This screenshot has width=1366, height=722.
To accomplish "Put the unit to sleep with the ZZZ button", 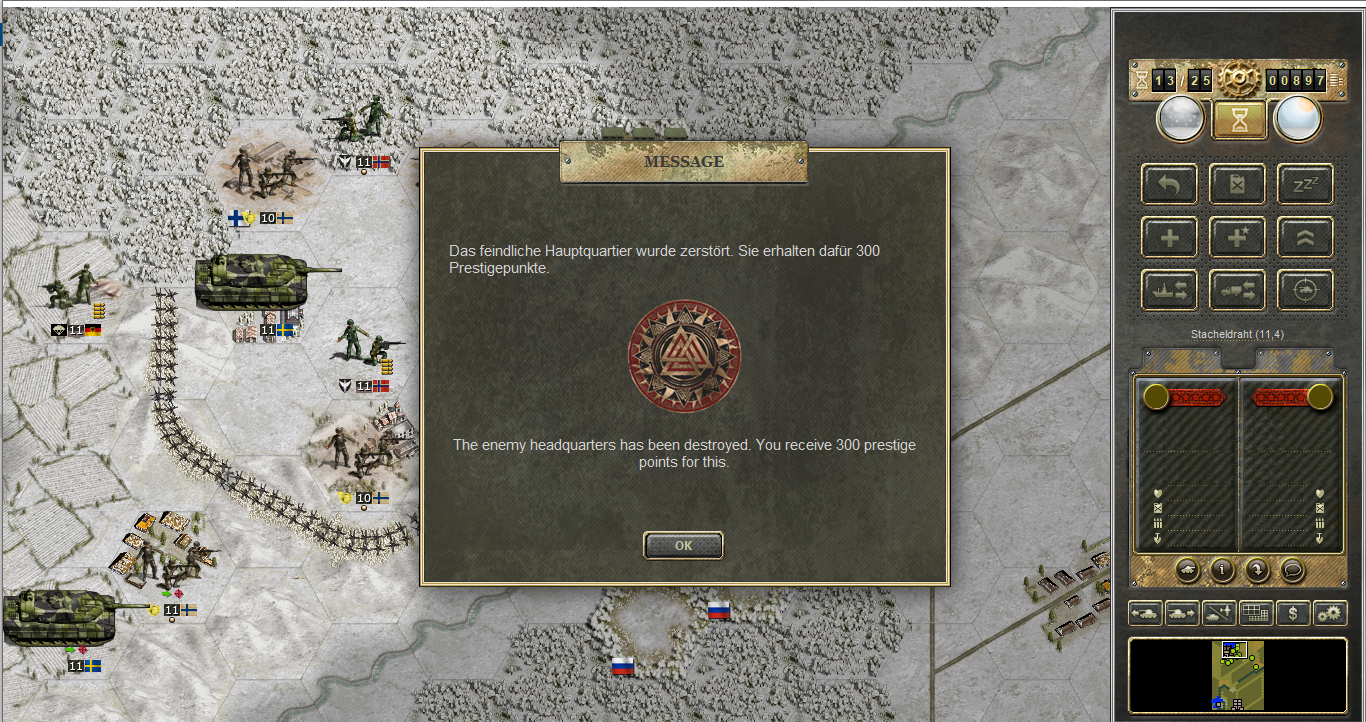I will pos(1305,184).
